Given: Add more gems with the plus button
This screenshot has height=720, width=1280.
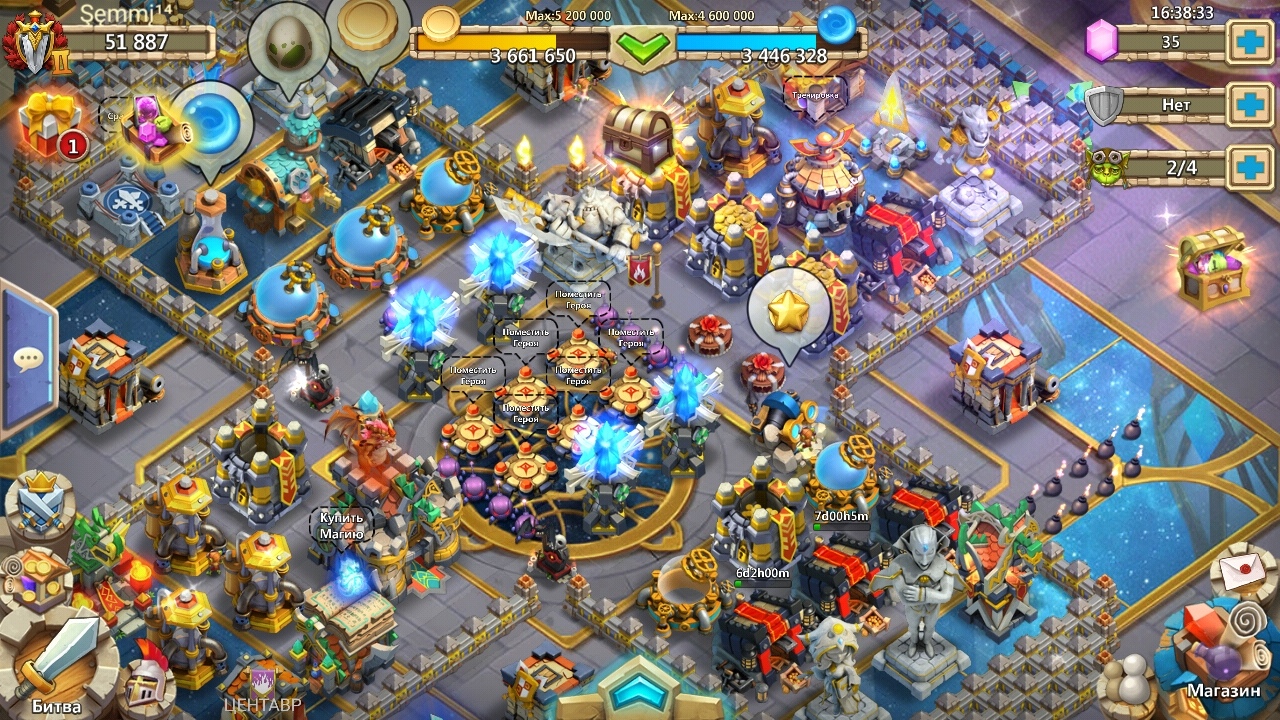Looking at the screenshot, I should [1251, 43].
